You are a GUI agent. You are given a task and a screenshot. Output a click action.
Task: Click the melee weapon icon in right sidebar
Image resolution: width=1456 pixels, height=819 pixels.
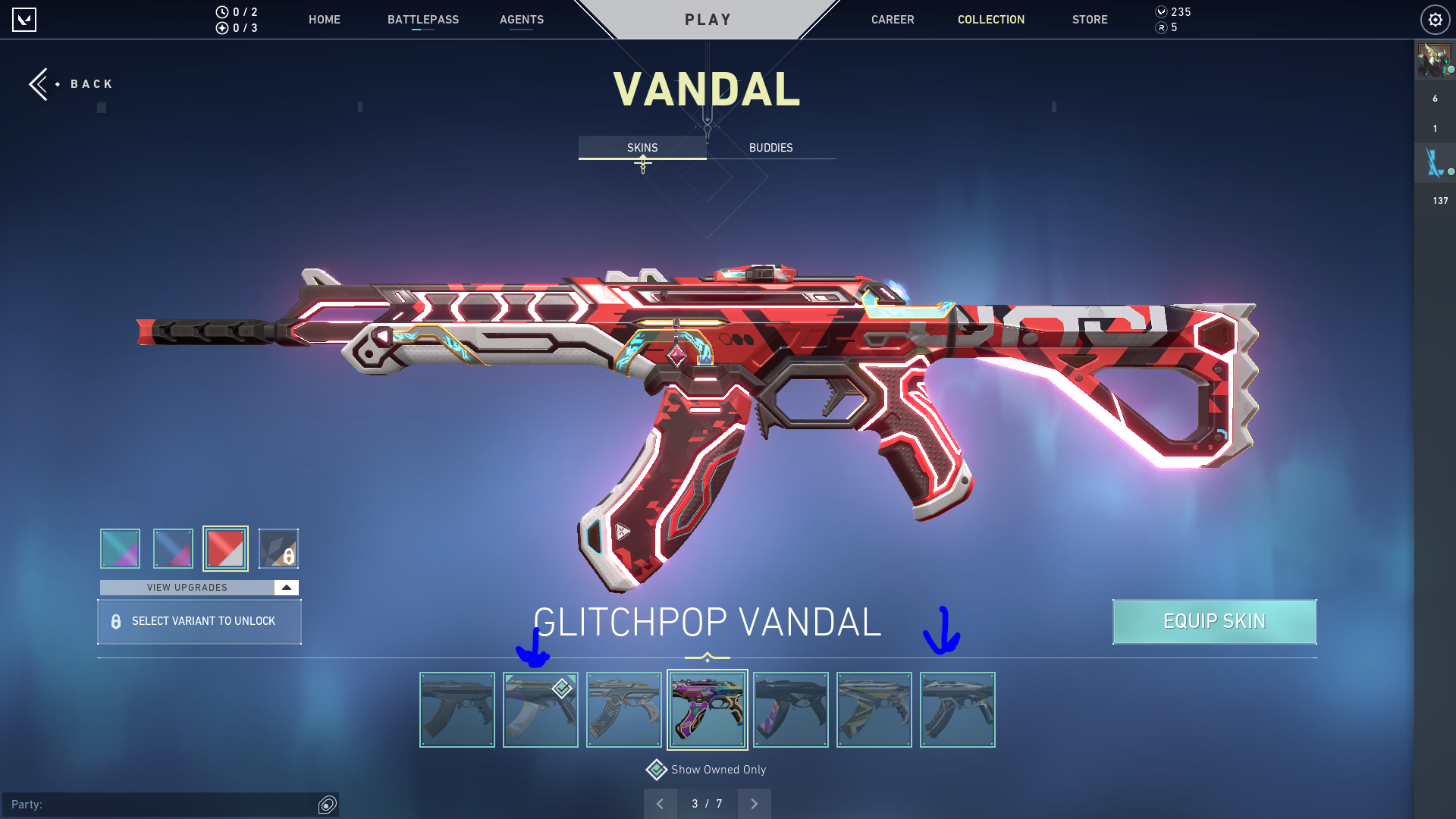[x=1434, y=162]
